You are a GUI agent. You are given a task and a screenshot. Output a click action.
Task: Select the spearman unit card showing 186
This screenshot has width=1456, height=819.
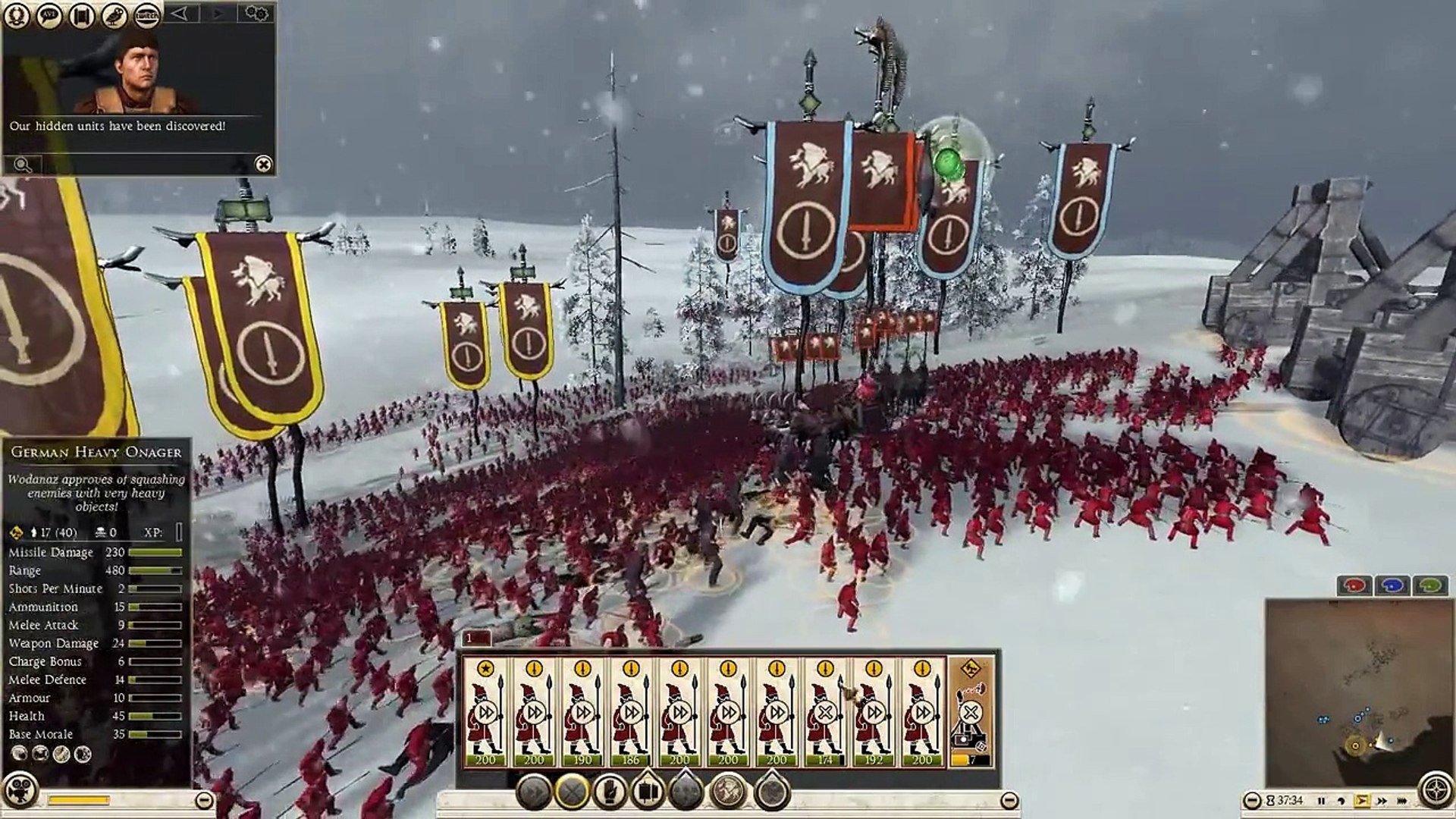pyautogui.click(x=631, y=713)
